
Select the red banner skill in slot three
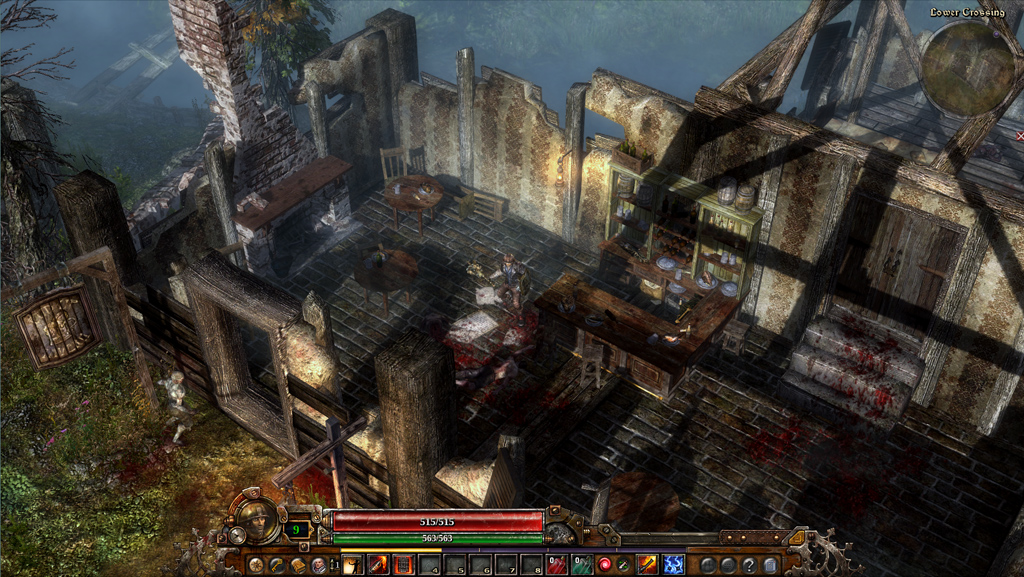coord(404,565)
